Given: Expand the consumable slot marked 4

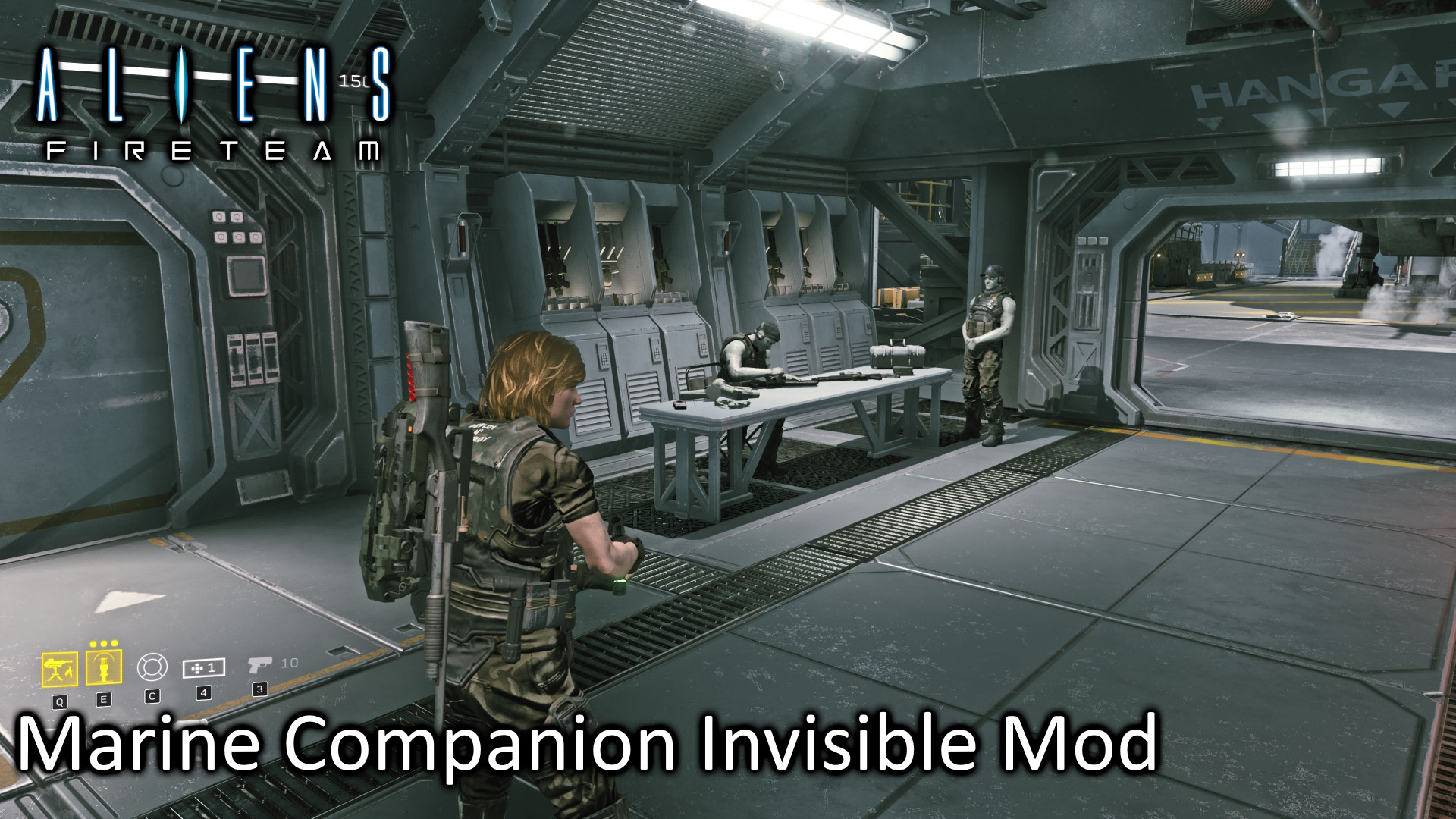Looking at the screenshot, I should [203, 693].
